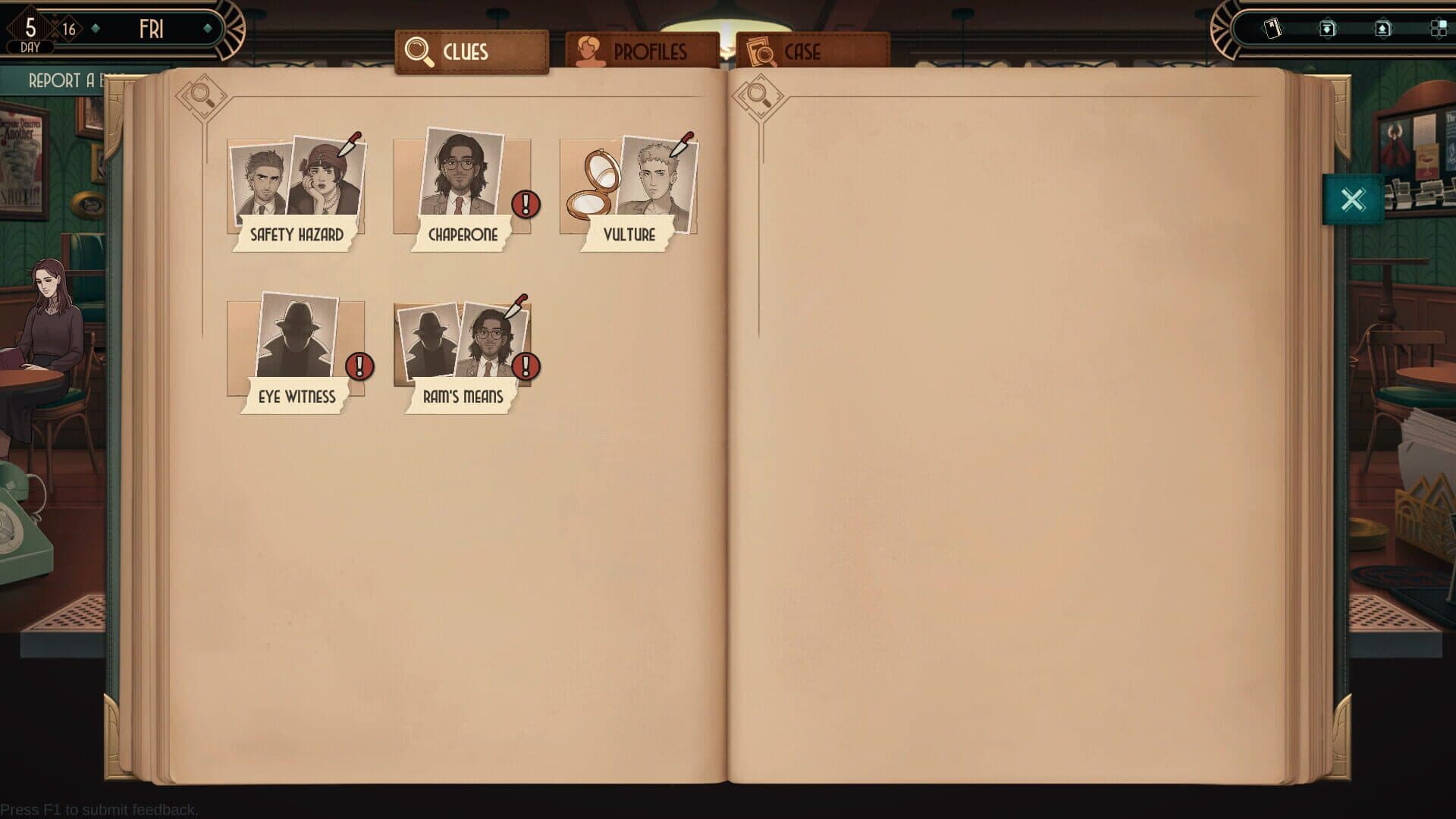Click the Day 5 progress indicator
Viewport: 1456px width, 819px height.
[x=29, y=28]
